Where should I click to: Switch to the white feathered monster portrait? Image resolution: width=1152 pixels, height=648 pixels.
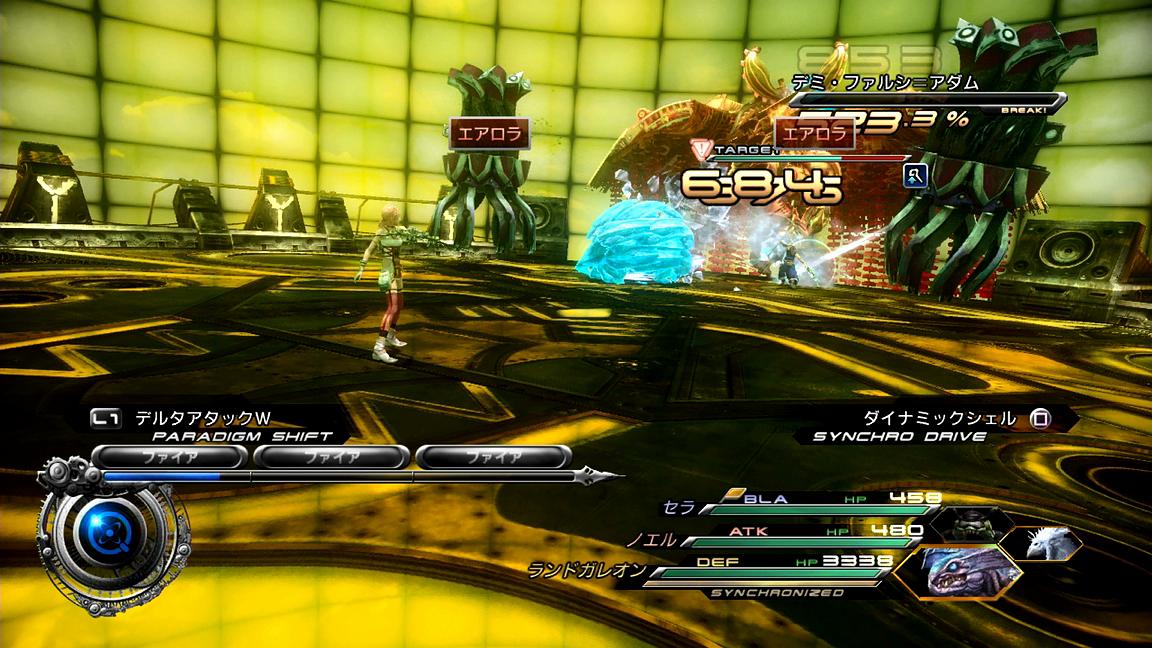1041,543
